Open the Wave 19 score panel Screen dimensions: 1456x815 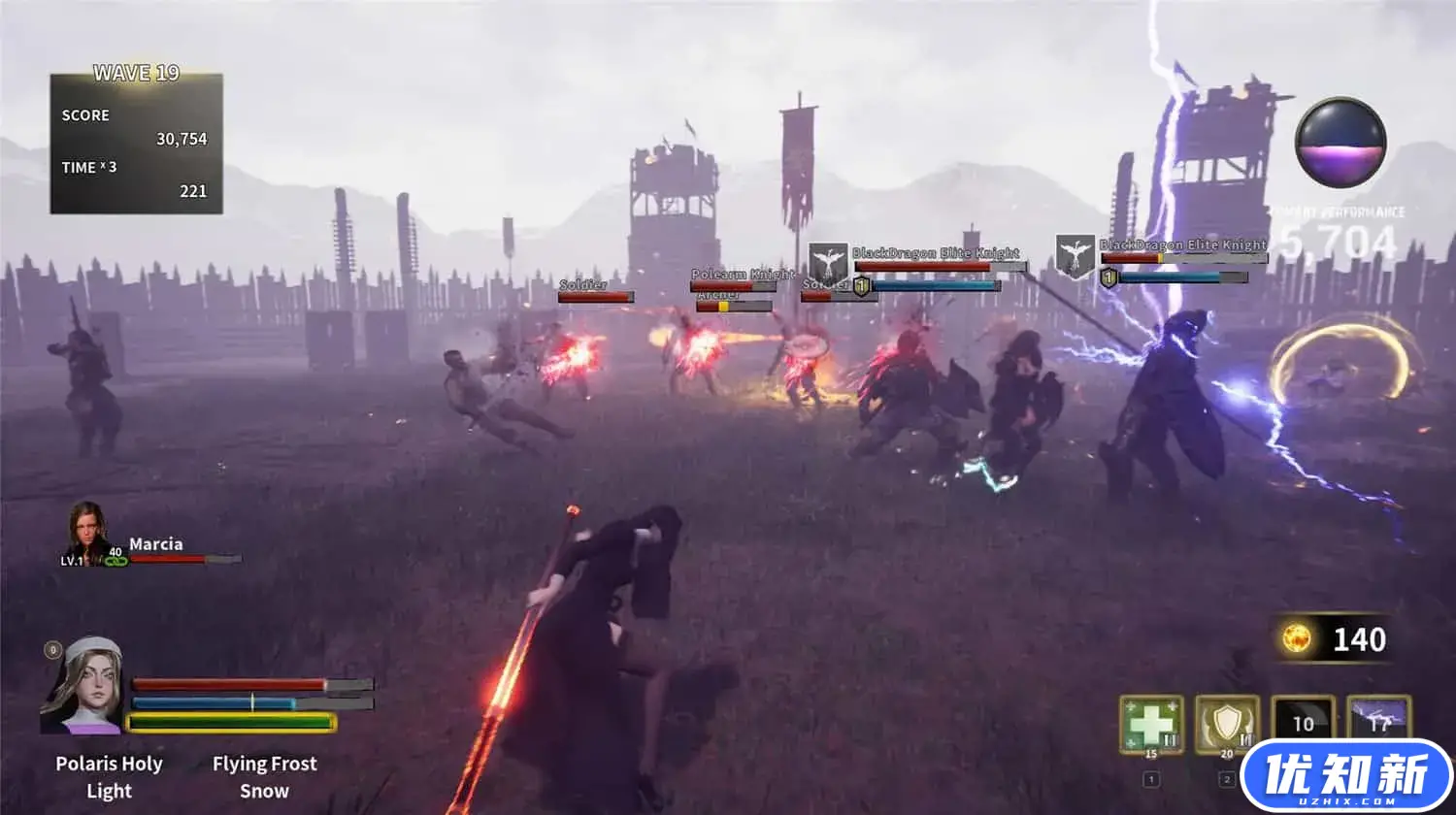pos(136,143)
